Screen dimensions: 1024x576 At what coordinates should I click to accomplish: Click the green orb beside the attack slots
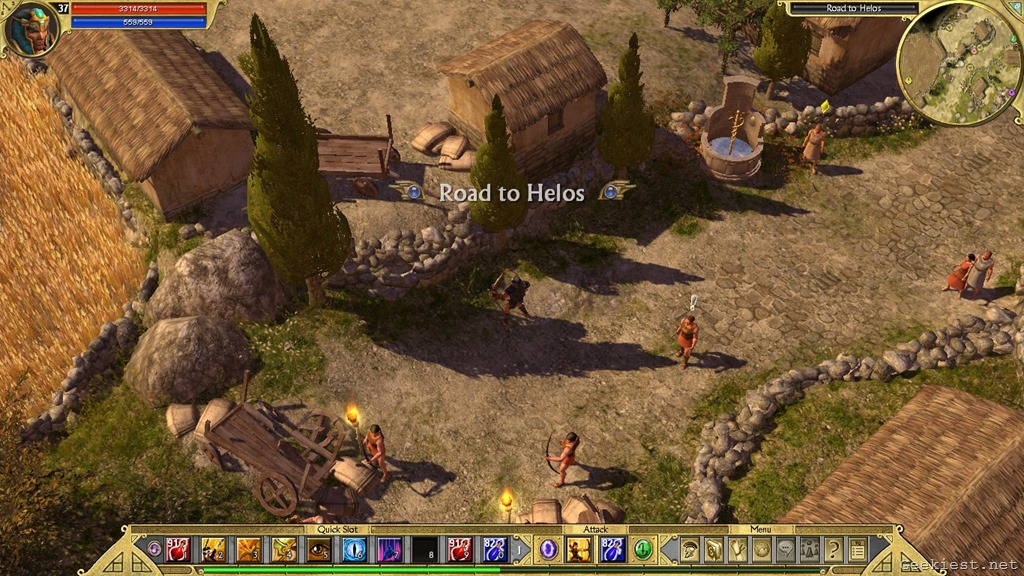tap(642, 549)
